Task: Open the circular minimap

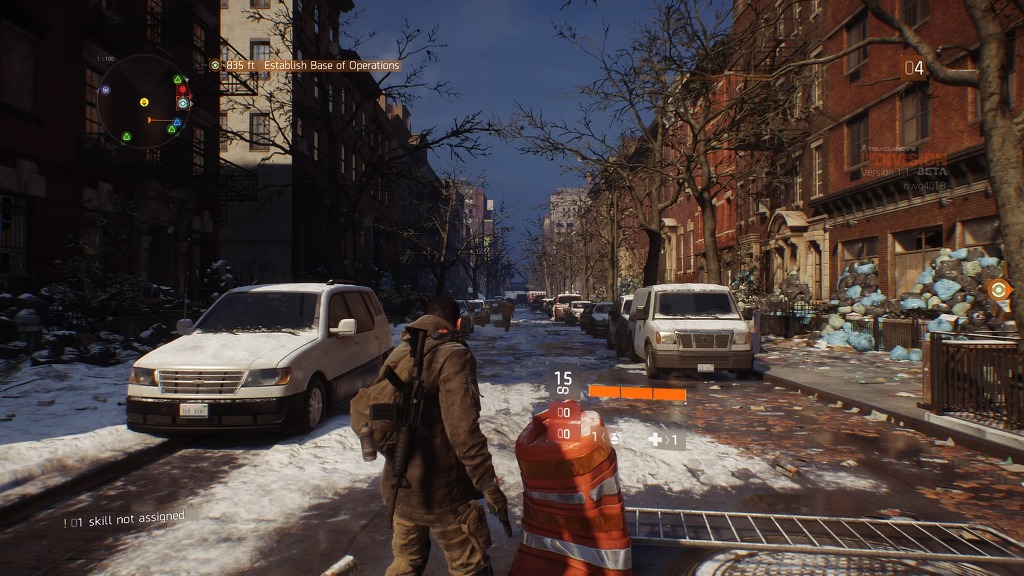Action: (x=144, y=102)
